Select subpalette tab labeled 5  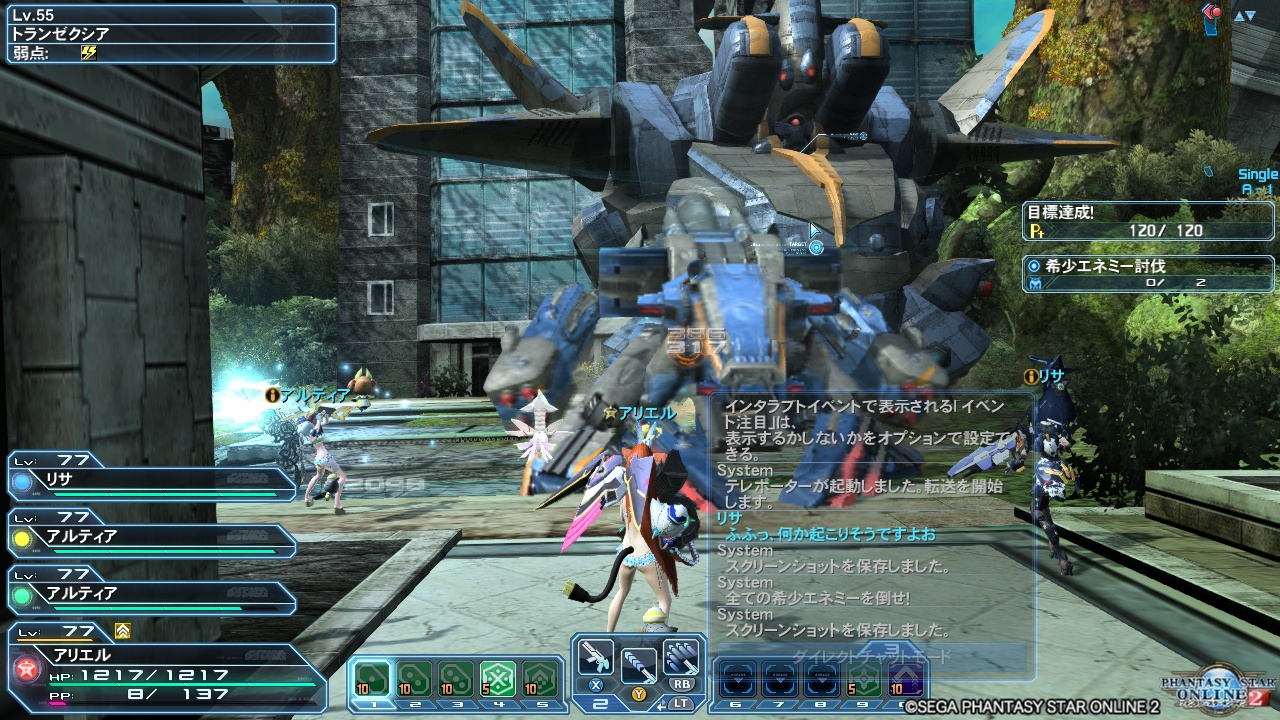(543, 703)
